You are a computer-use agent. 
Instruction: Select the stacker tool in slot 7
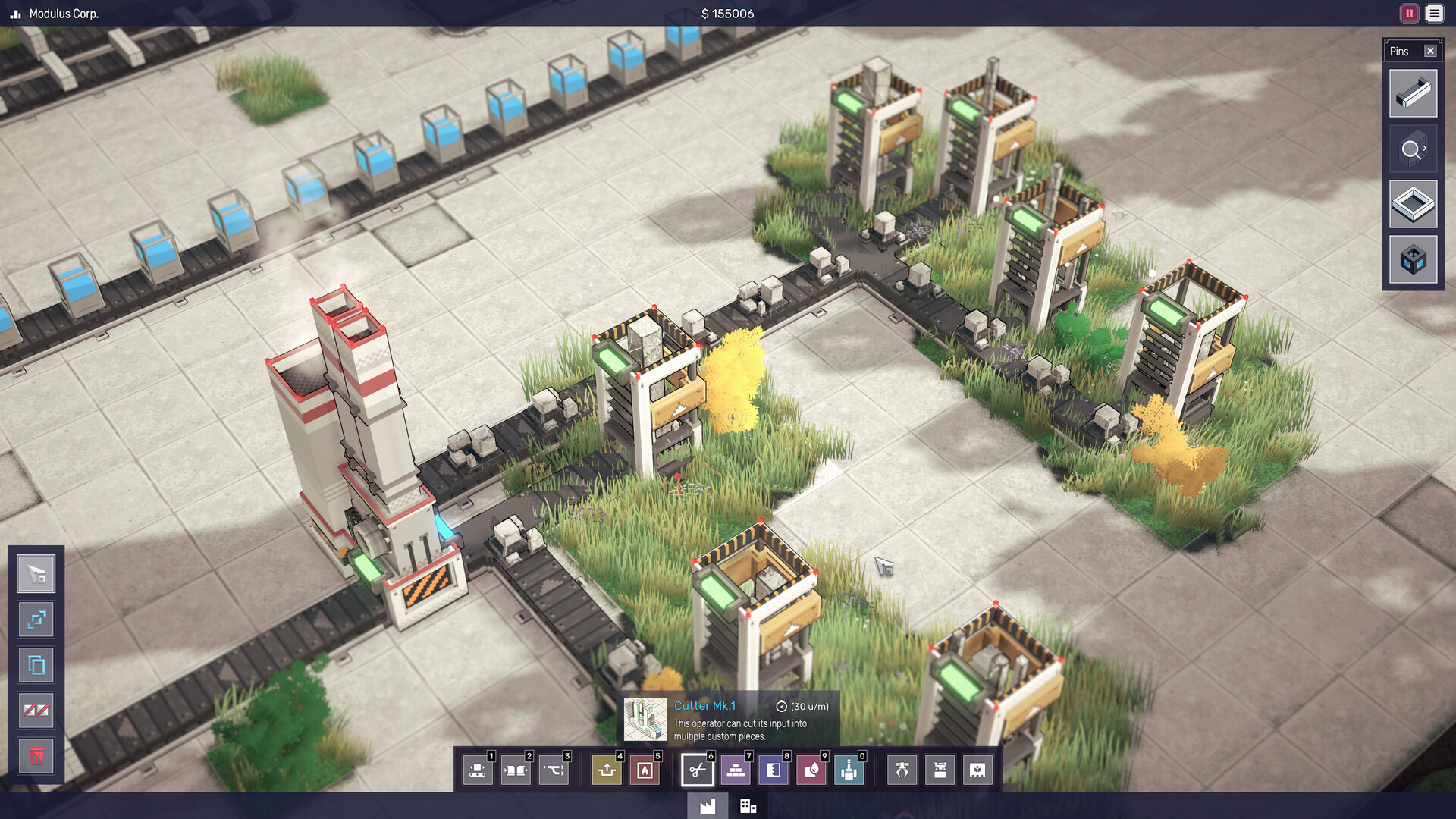736,770
